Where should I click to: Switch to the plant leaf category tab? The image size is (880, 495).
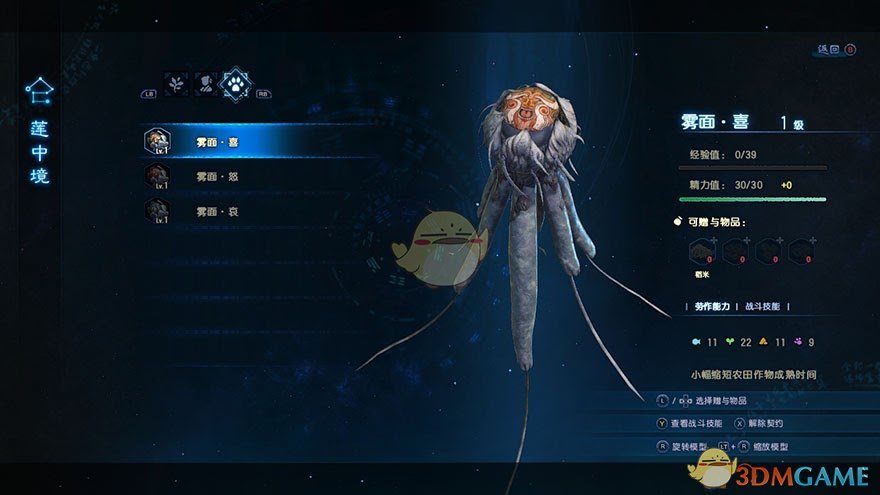coord(177,83)
